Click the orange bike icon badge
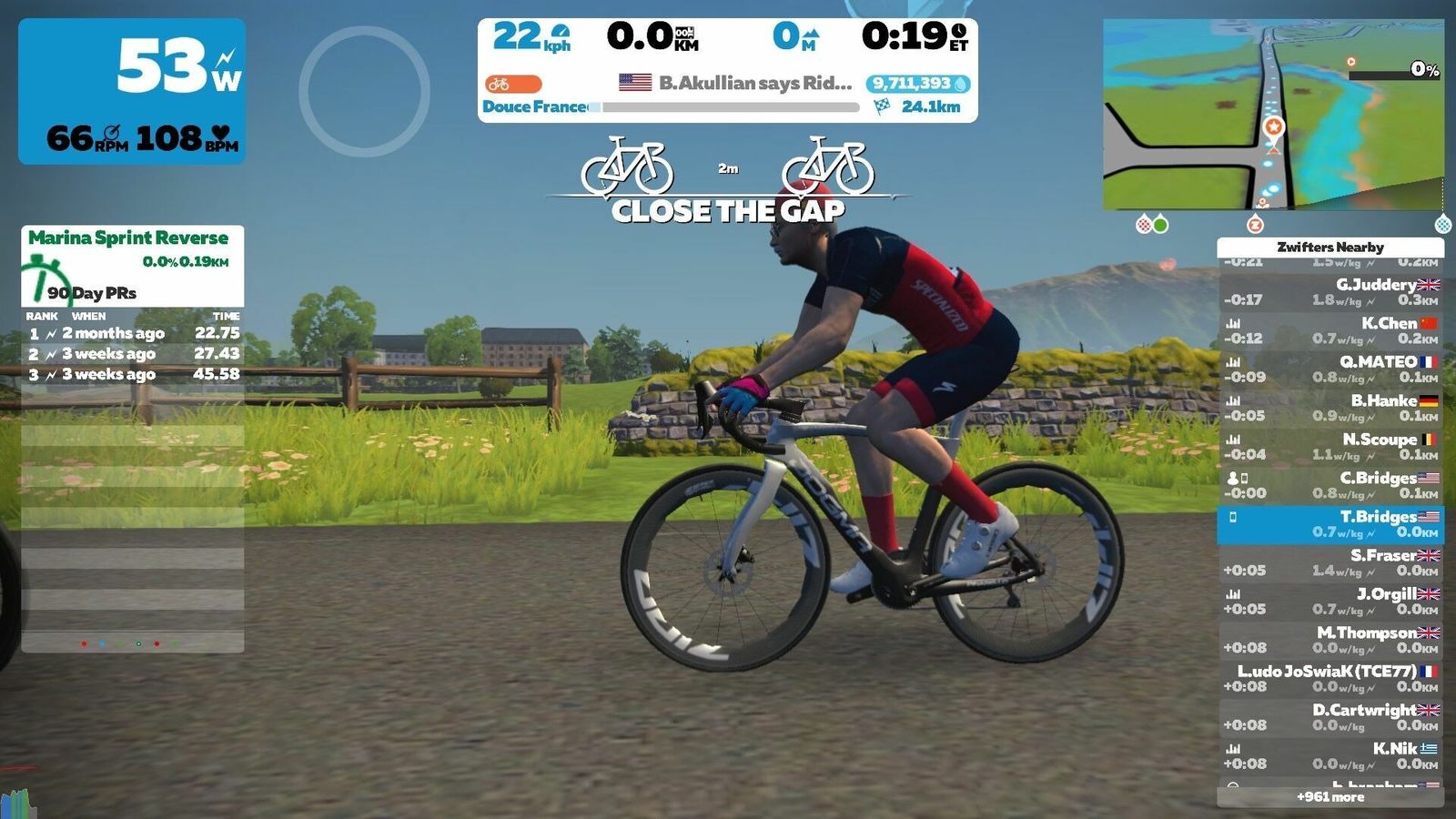The height and width of the screenshot is (819, 1456). click(x=513, y=84)
